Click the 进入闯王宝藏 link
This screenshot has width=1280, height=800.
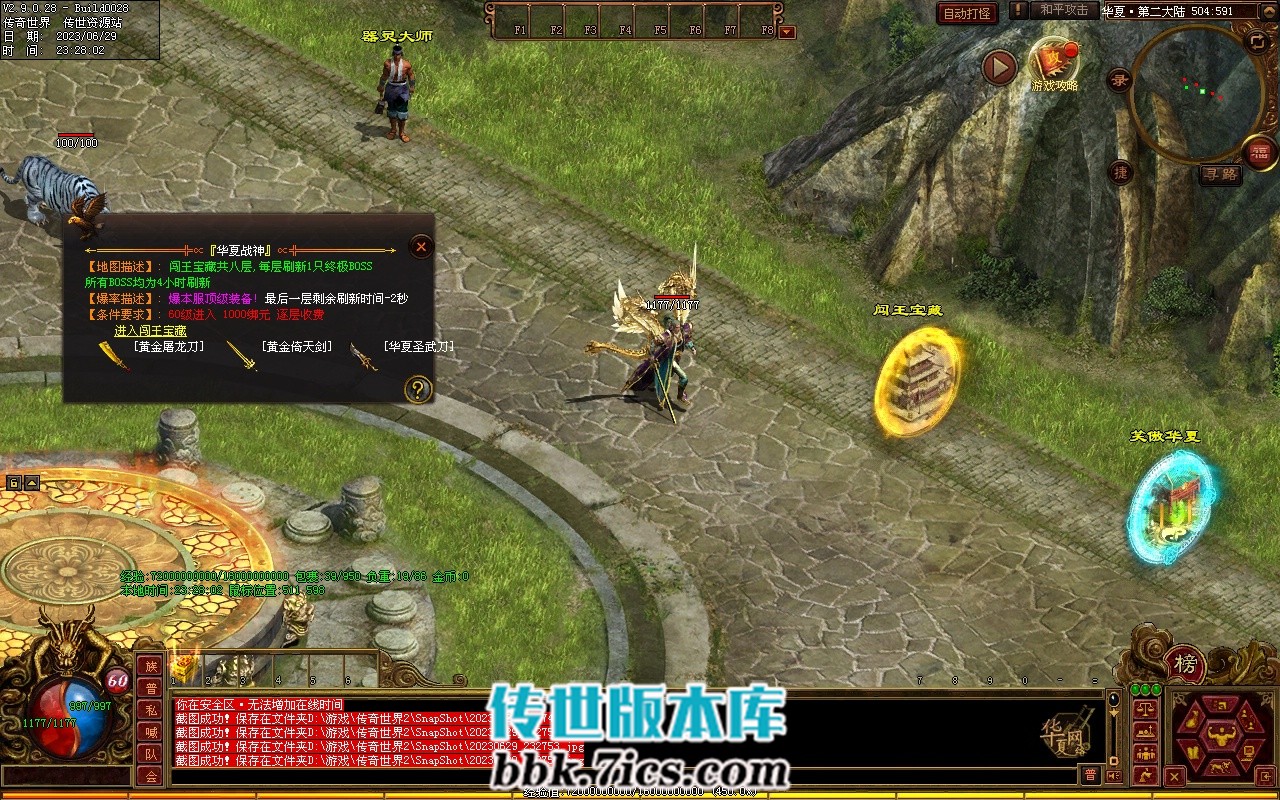pyautogui.click(x=150, y=330)
